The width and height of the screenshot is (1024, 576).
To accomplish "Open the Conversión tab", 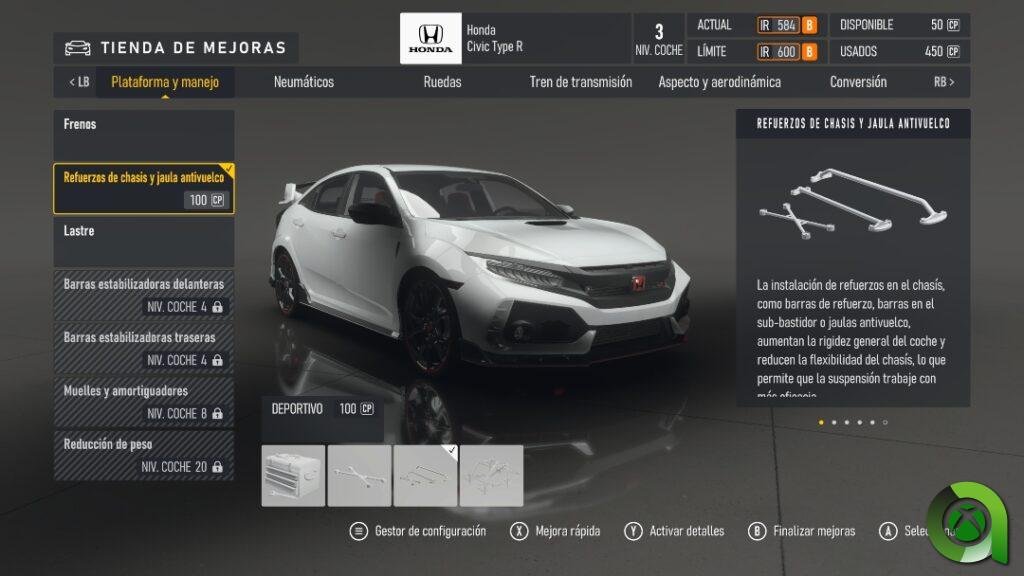I will 858,82.
